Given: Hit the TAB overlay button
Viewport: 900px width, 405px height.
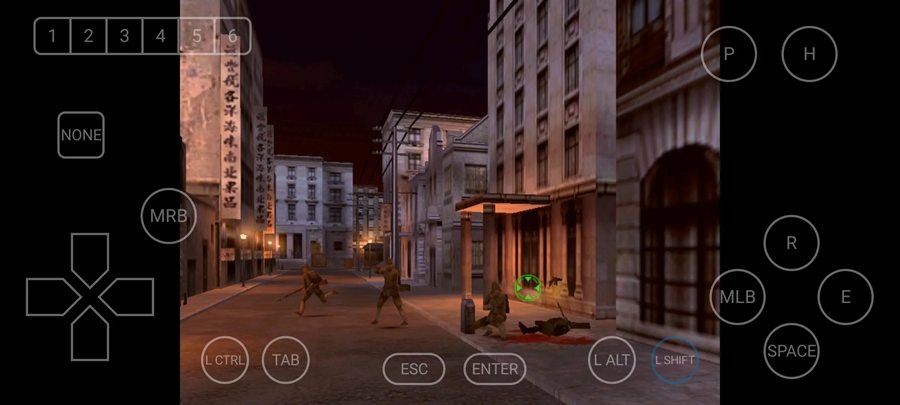Looking at the screenshot, I should coord(286,360).
